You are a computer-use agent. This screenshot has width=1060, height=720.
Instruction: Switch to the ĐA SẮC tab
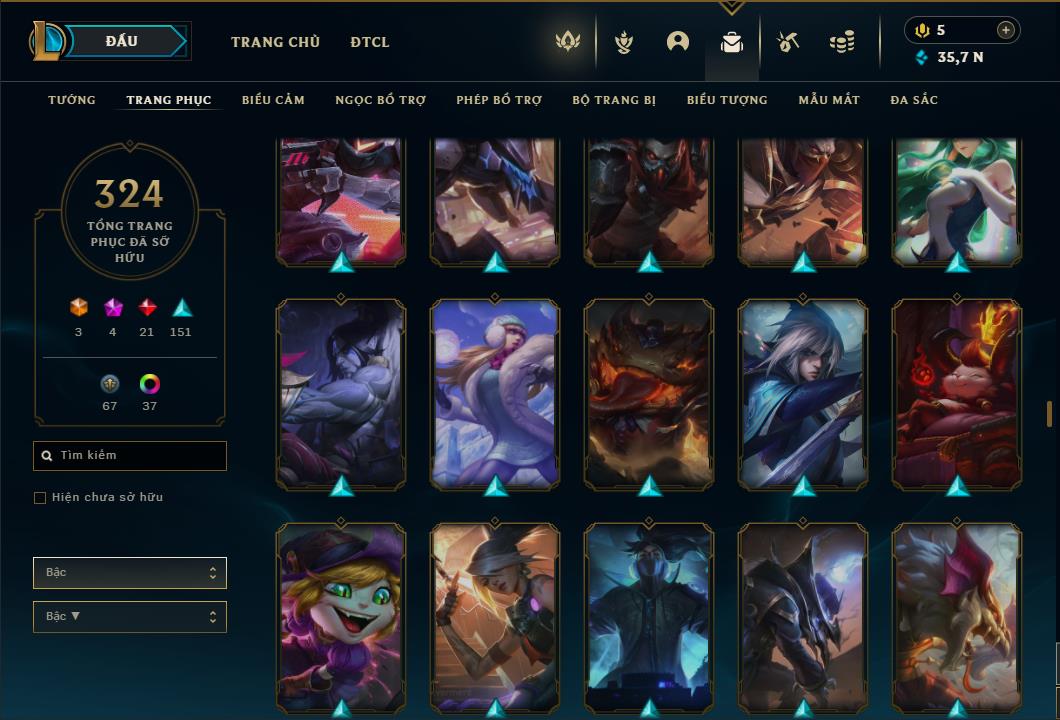pyautogui.click(x=914, y=100)
